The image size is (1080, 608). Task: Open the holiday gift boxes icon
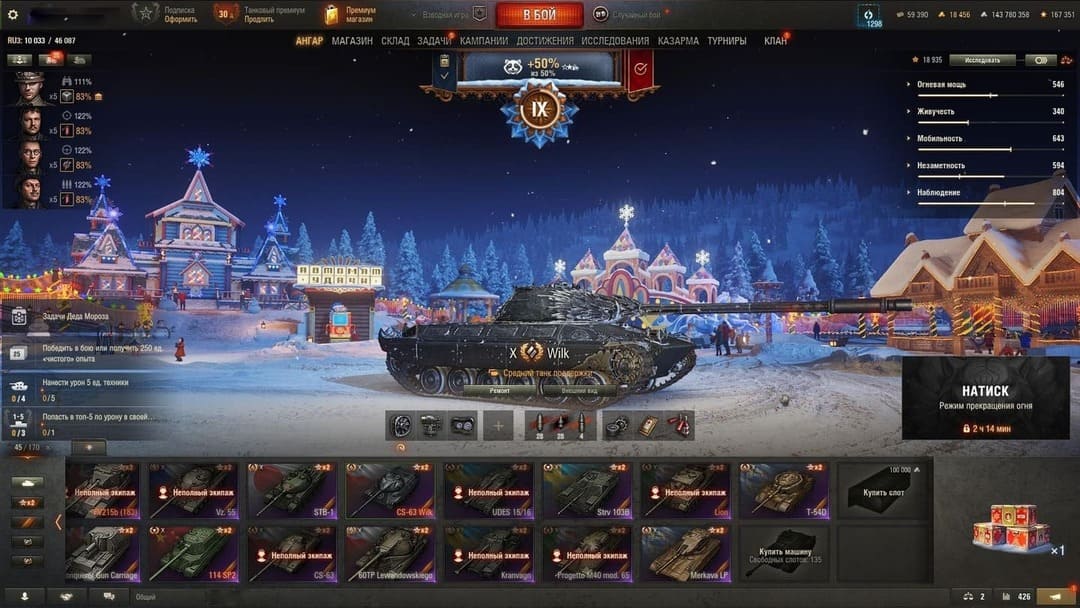tap(1011, 528)
